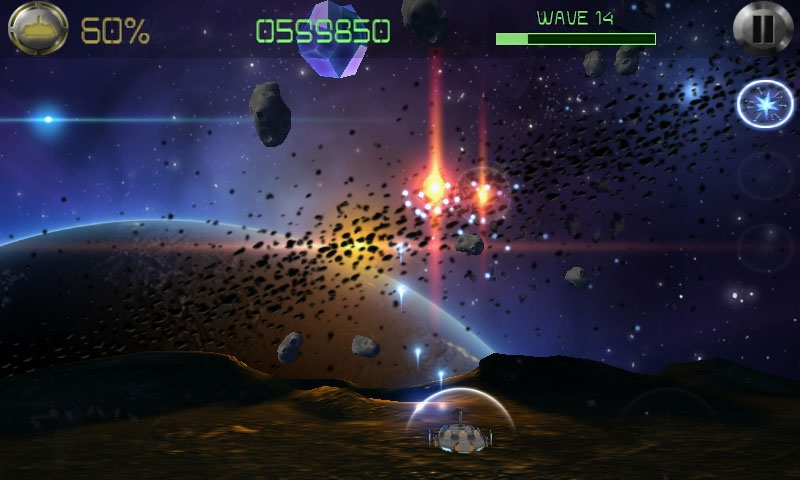
Task: Pause the game
Action: coord(762,28)
